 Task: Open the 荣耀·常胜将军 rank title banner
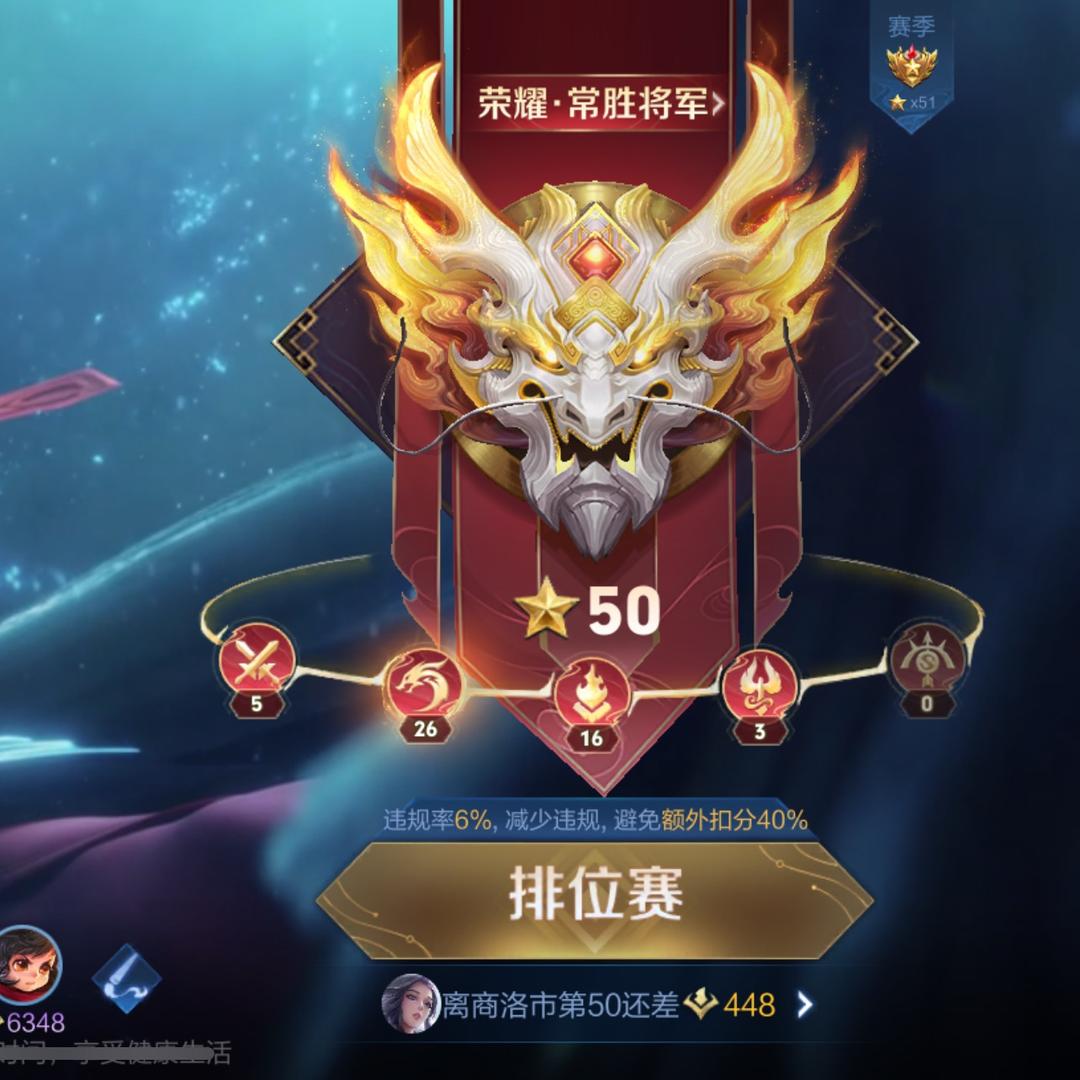[x=600, y=103]
